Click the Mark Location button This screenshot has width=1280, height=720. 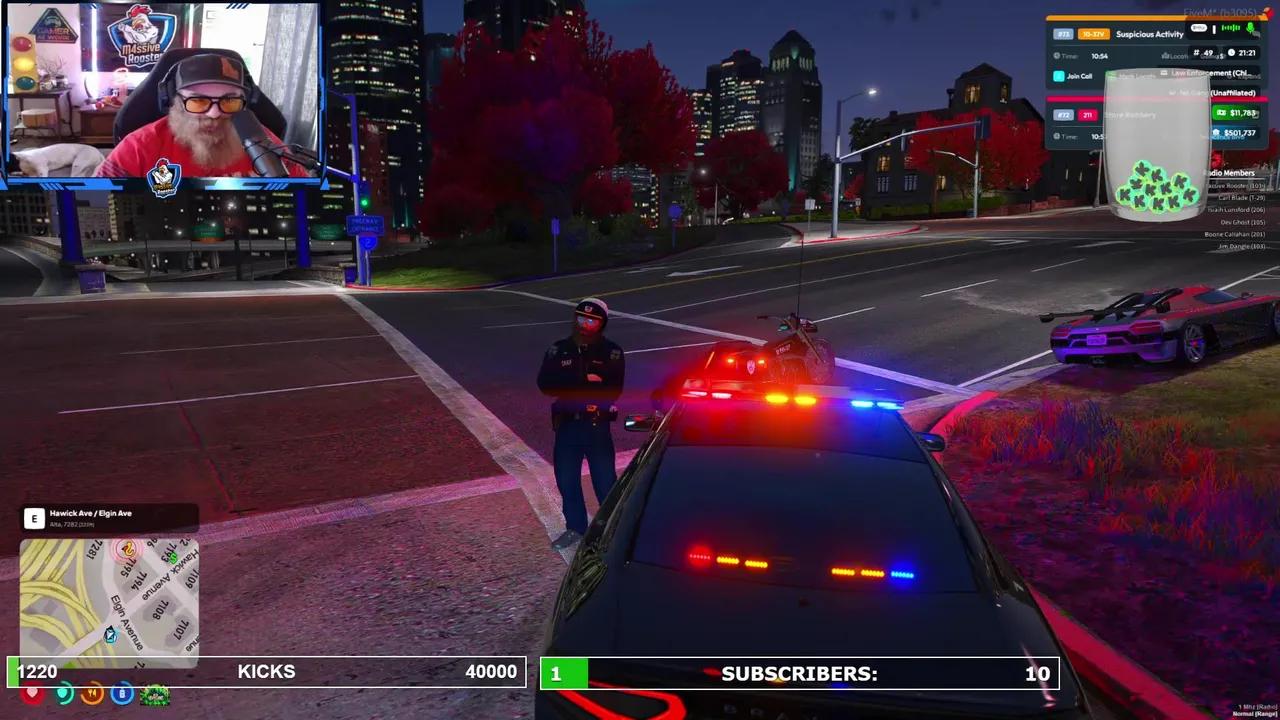click(x=1135, y=76)
